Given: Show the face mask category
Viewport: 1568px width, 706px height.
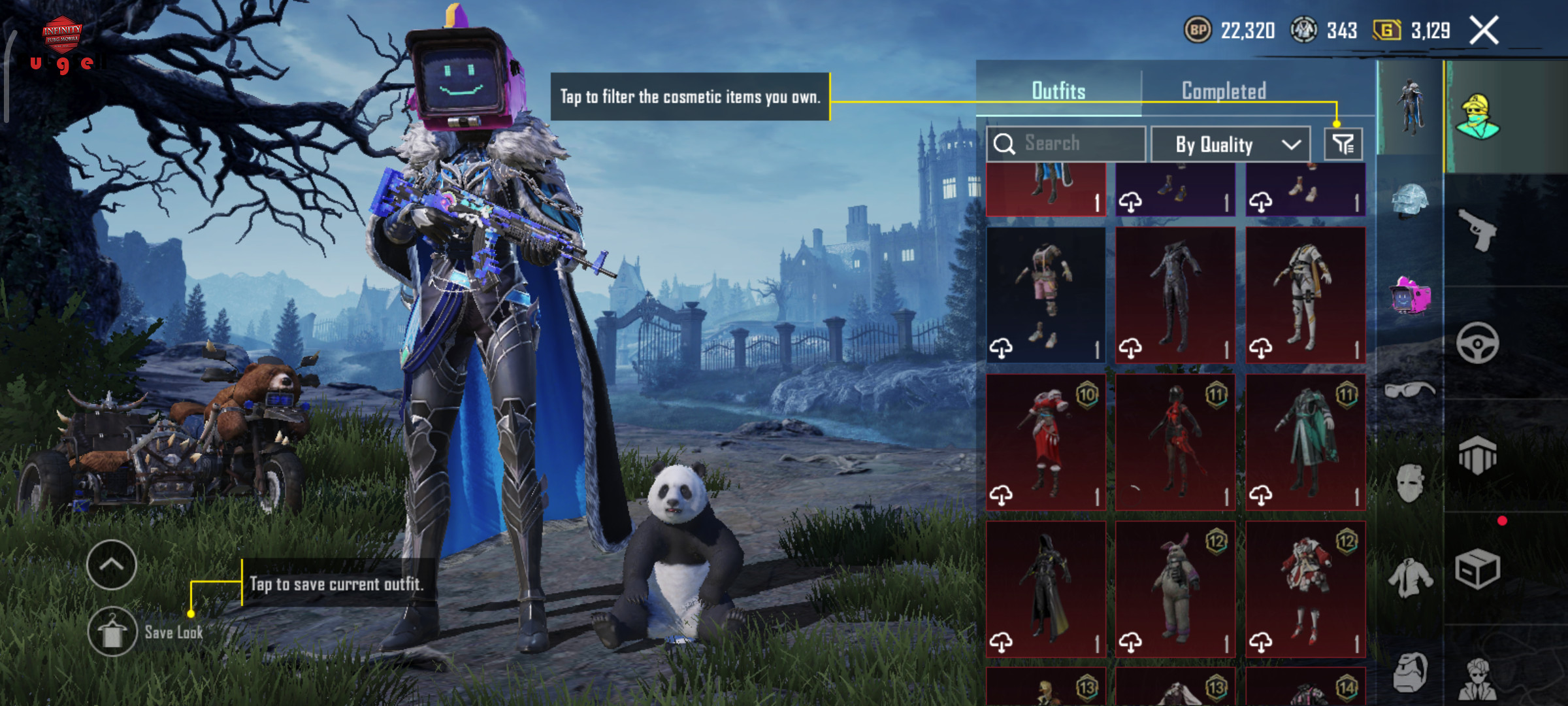Looking at the screenshot, I should click(1410, 482).
